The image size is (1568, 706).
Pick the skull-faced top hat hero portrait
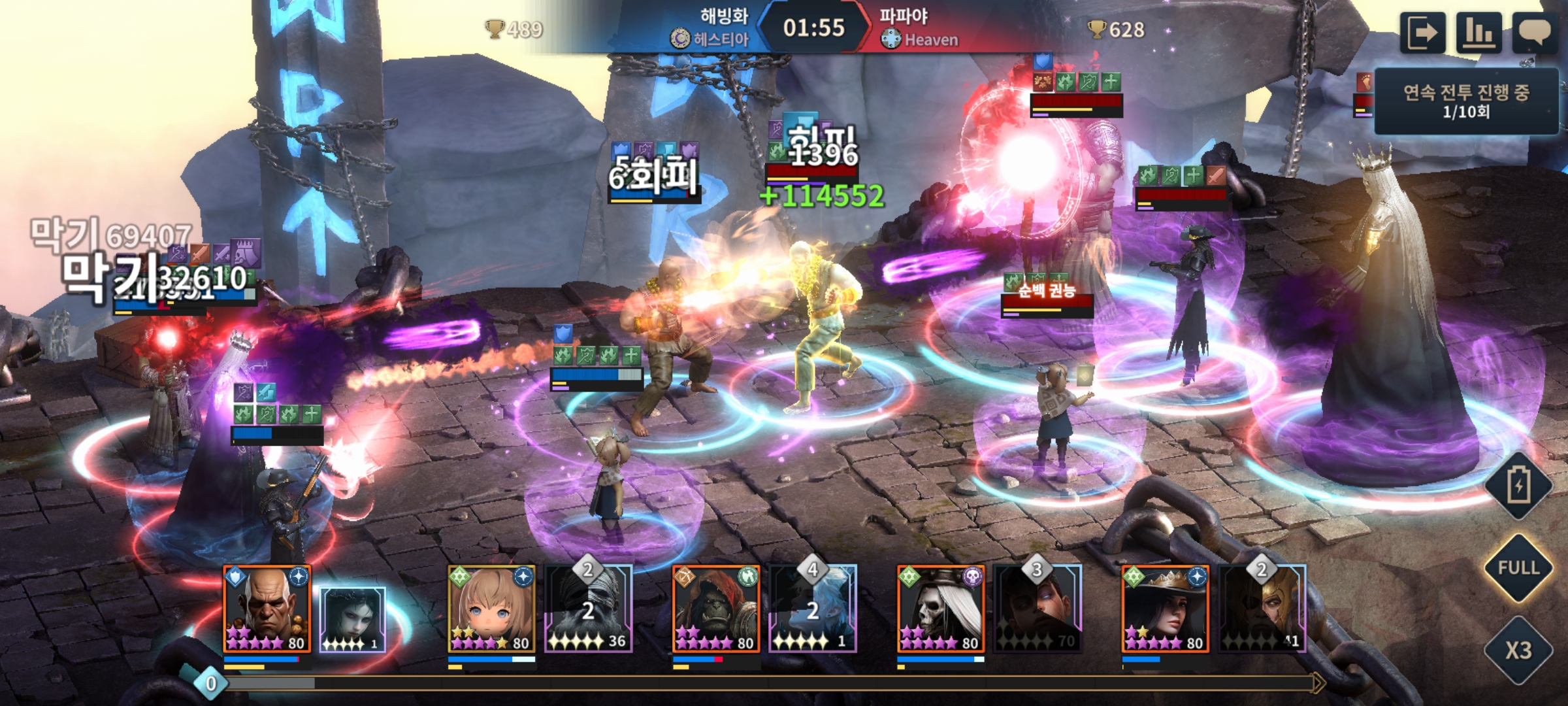point(941,609)
